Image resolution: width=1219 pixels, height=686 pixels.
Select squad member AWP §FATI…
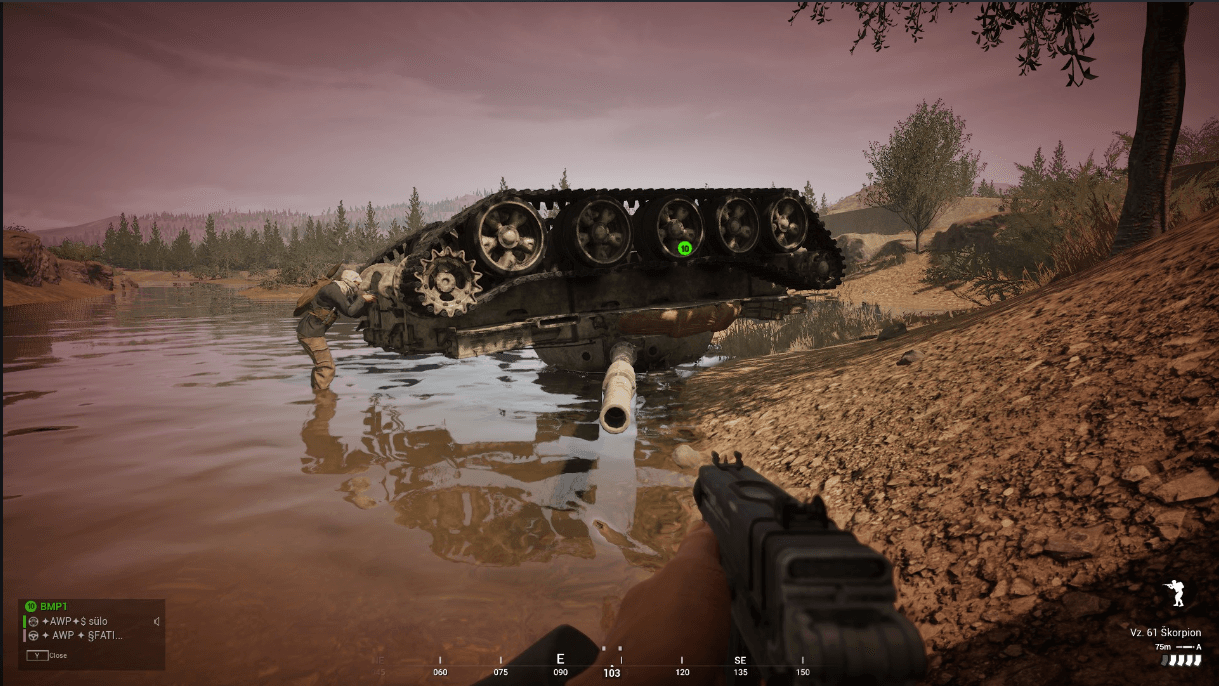pos(82,635)
